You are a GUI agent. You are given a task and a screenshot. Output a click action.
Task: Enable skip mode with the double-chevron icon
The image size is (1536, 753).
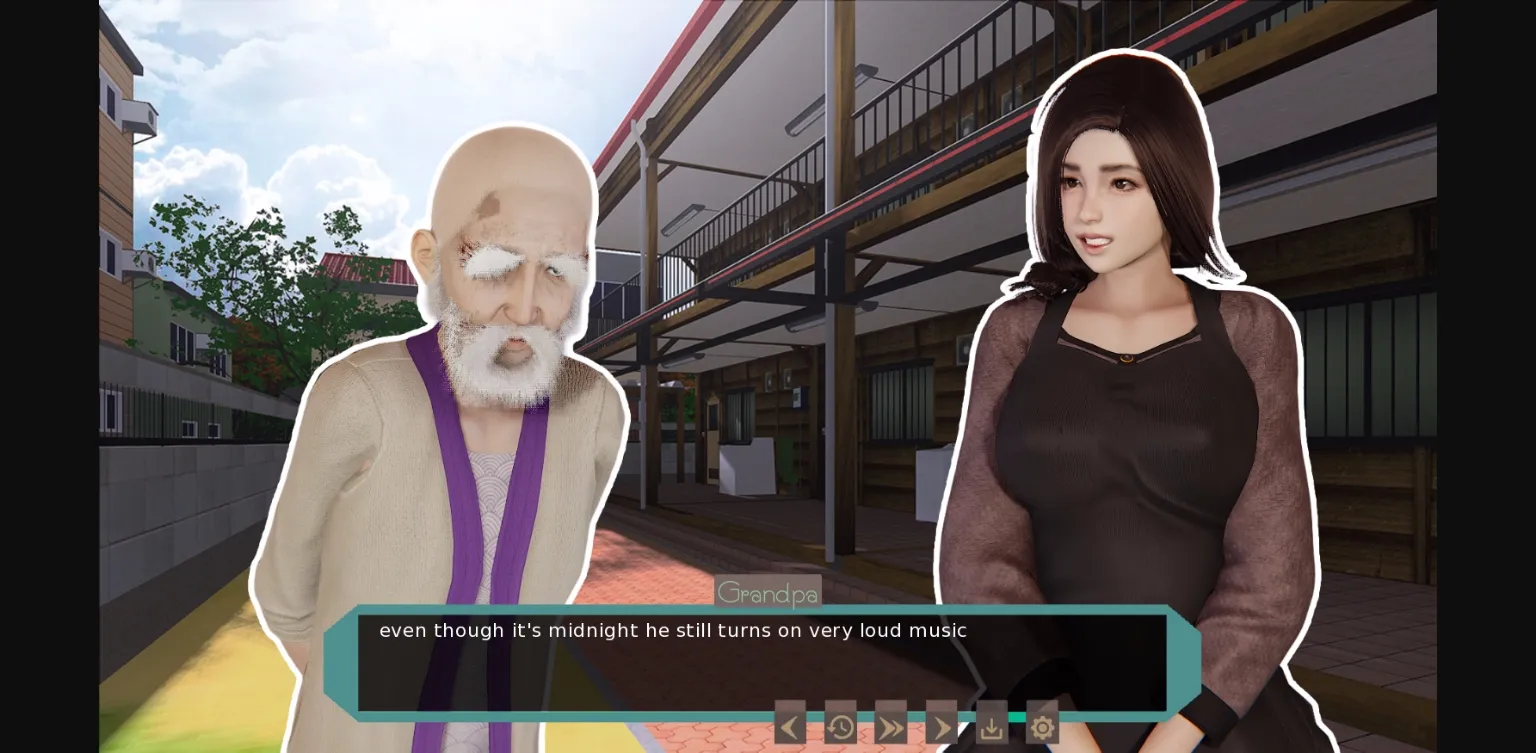(890, 726)
